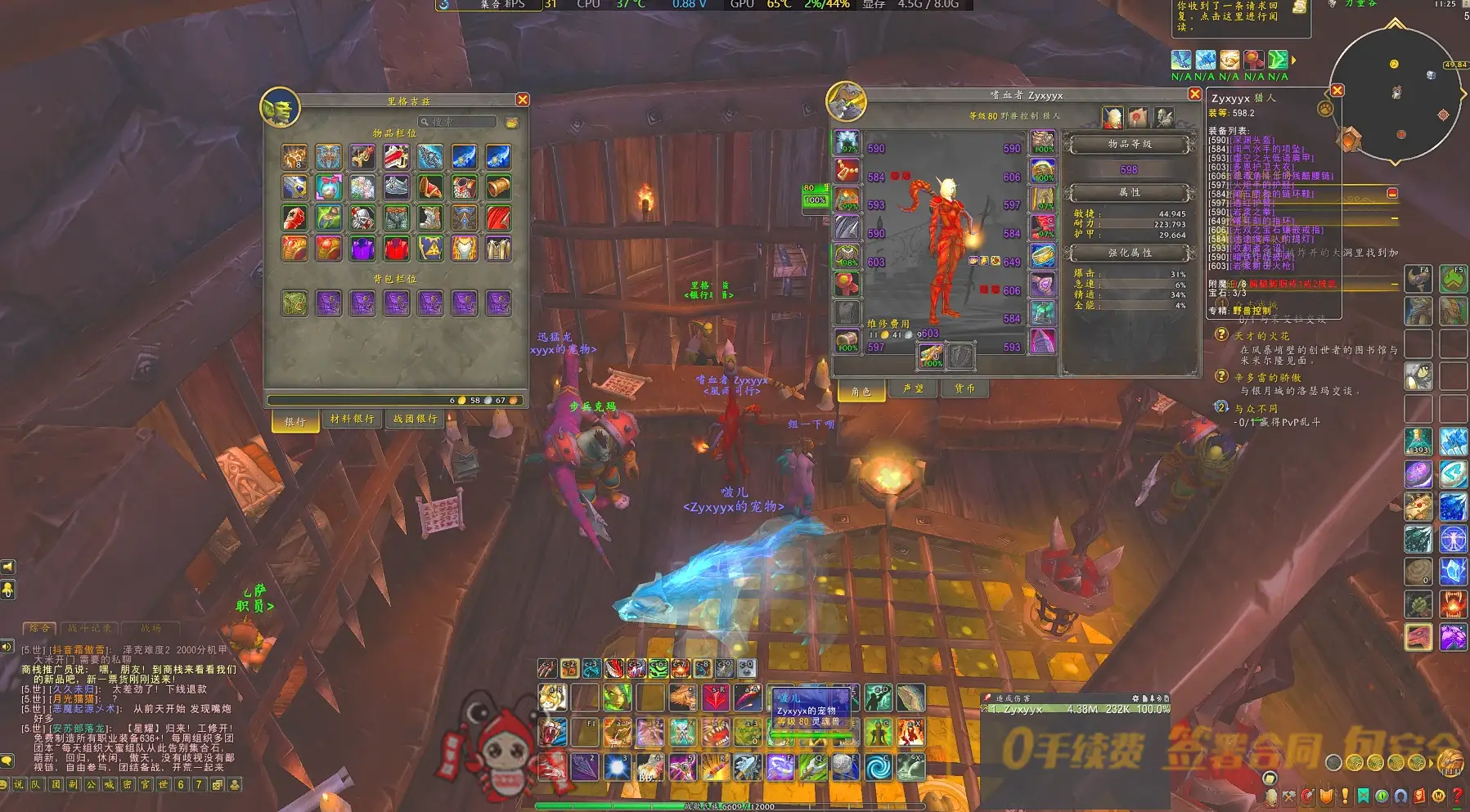Pick the purple shirt bank item
1470x812 pixels.
click(x=362, y=249)
